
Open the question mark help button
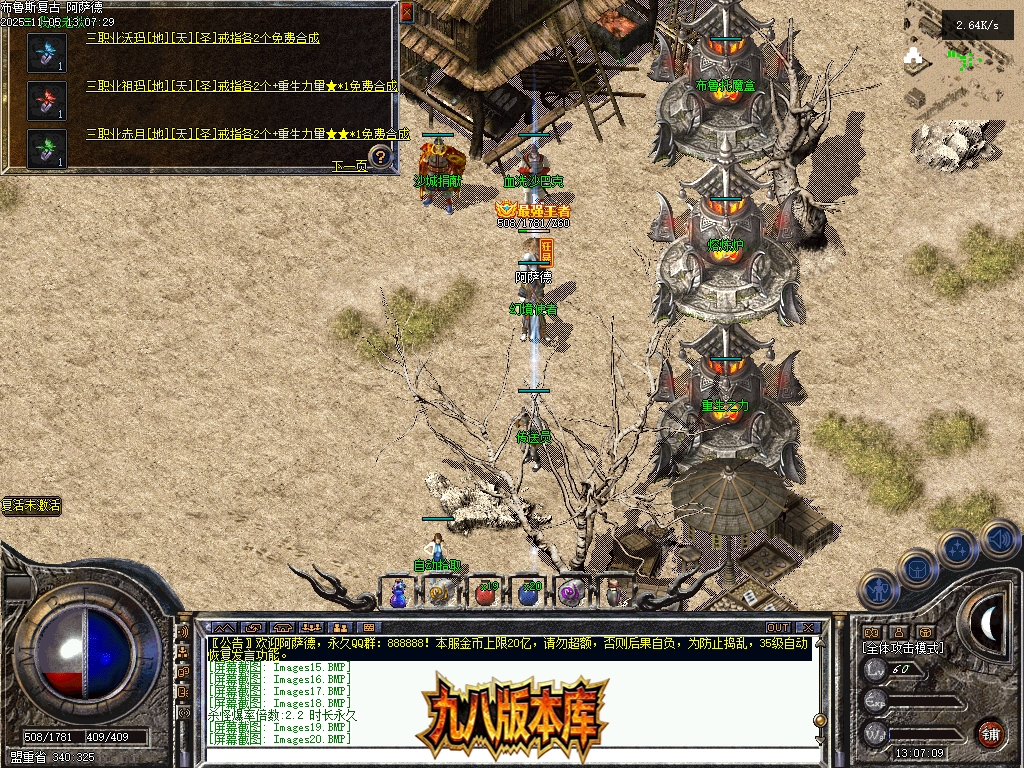click(380, 156)
